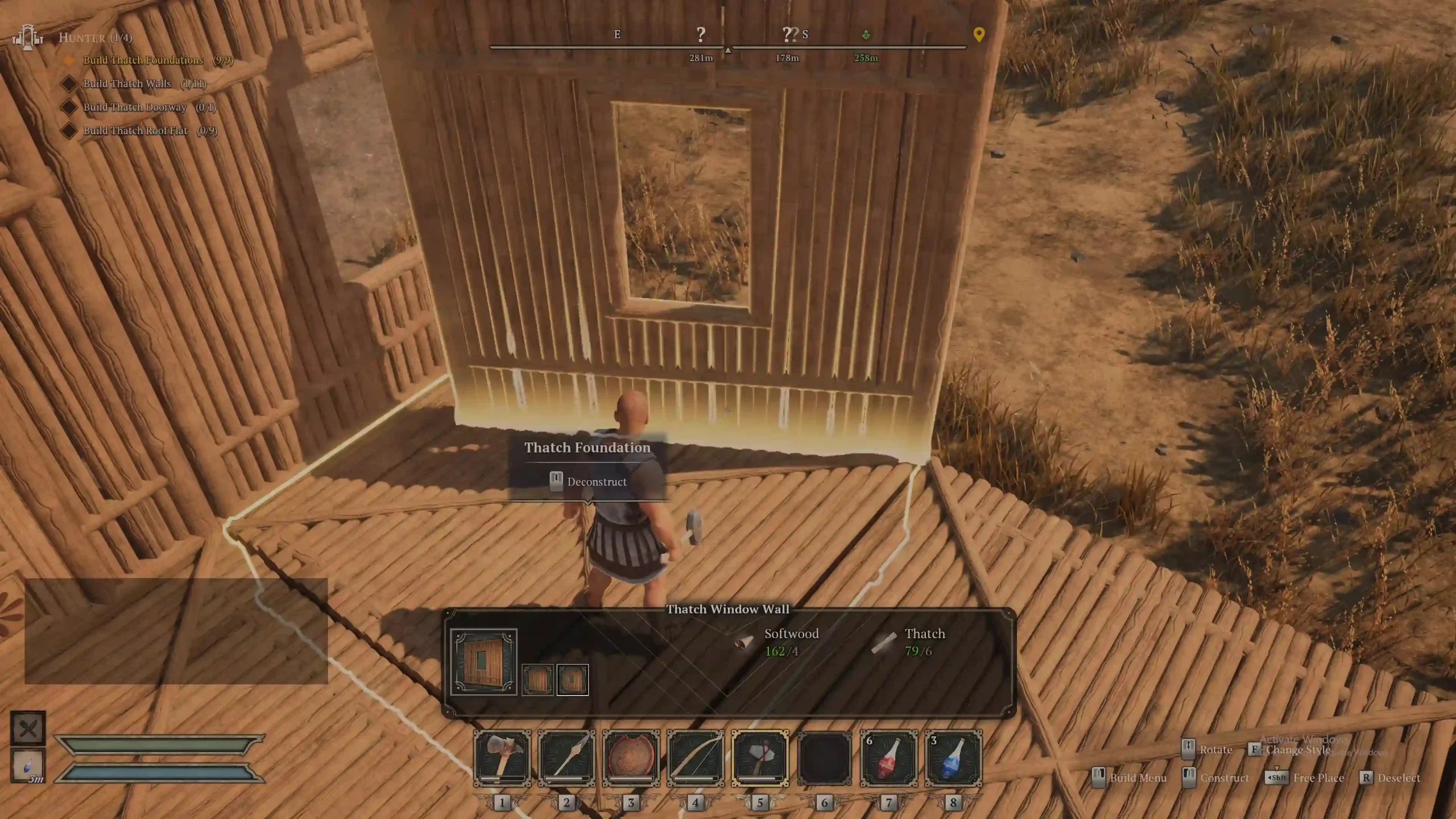Click the crossed fork and knife hunger icon

point(28,728)
